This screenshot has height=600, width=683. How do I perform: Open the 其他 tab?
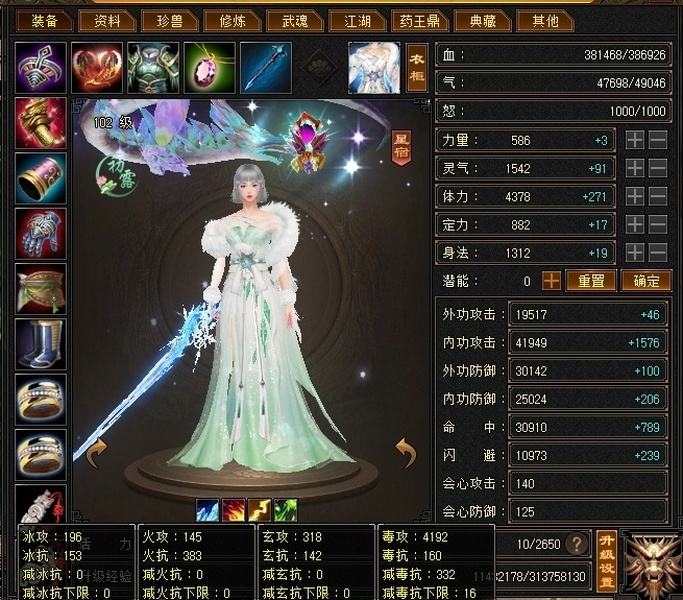(x=546, y=20)
